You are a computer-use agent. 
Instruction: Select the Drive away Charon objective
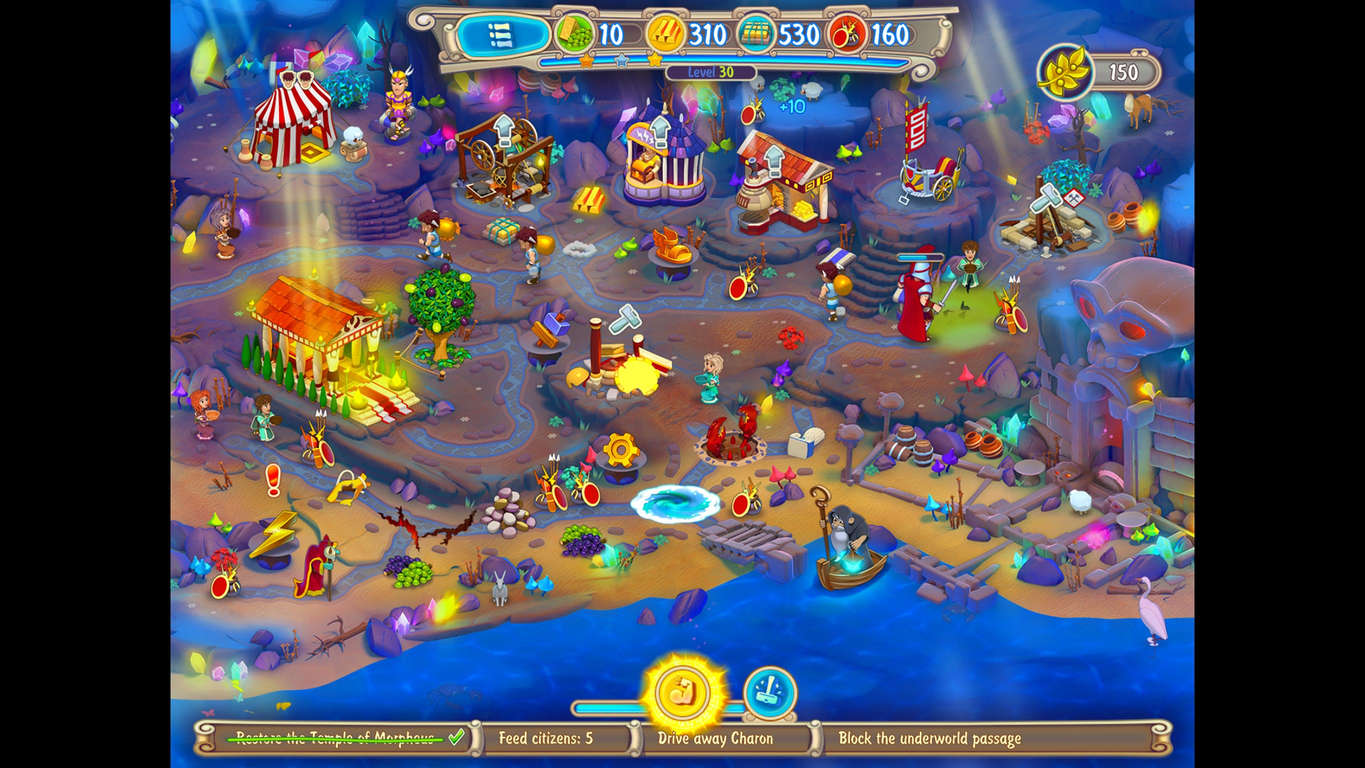point(716,739)
